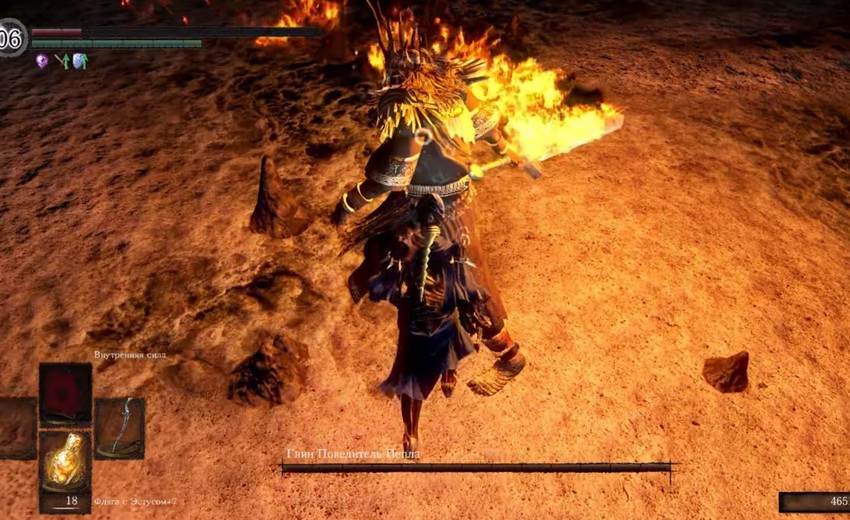Click the defense-up shield buff icon
This screenshot has width=850, height=520.
pos(80,61)
